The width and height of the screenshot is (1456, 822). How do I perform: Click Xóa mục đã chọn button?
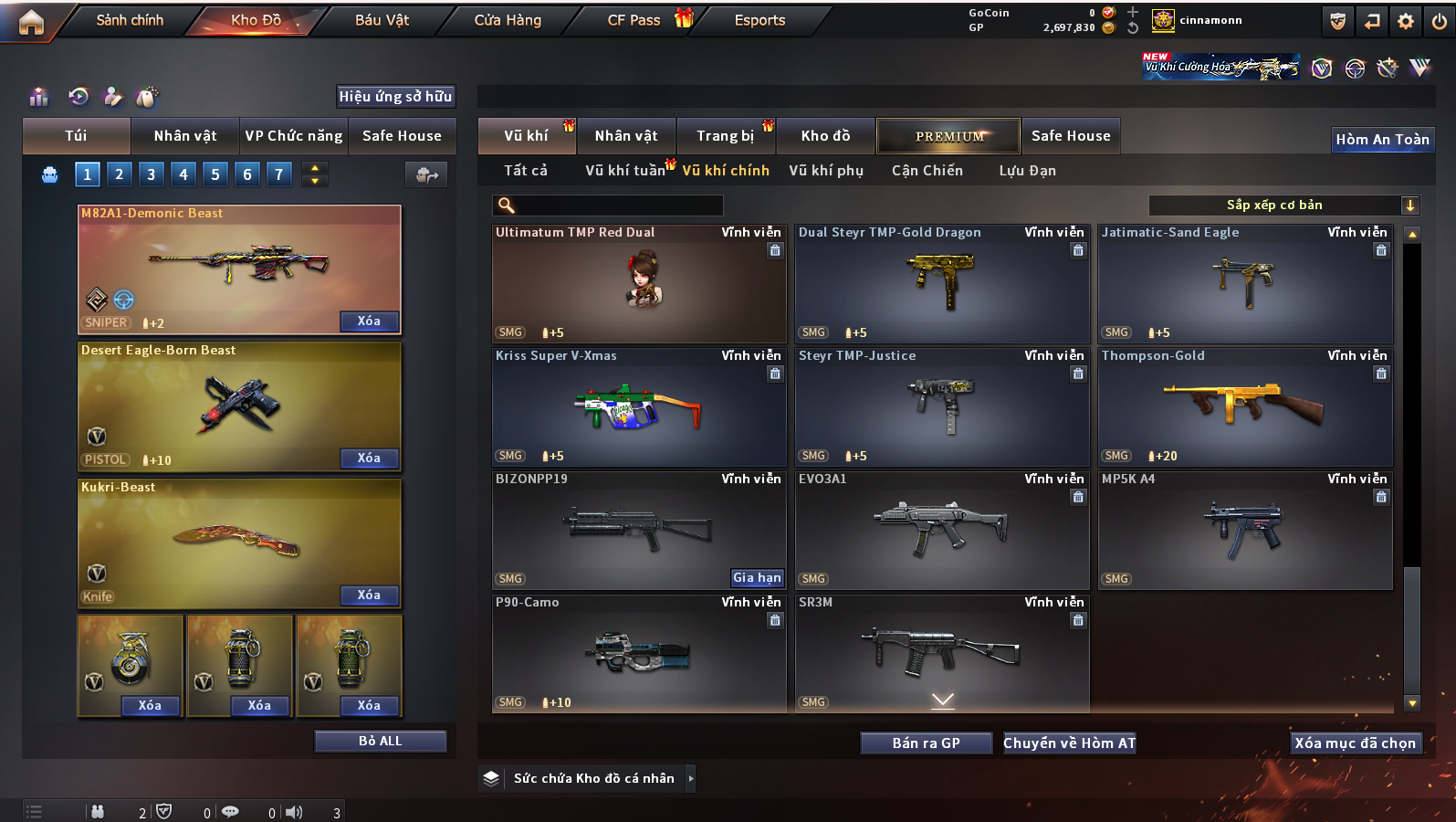[x=1355, y=743]
